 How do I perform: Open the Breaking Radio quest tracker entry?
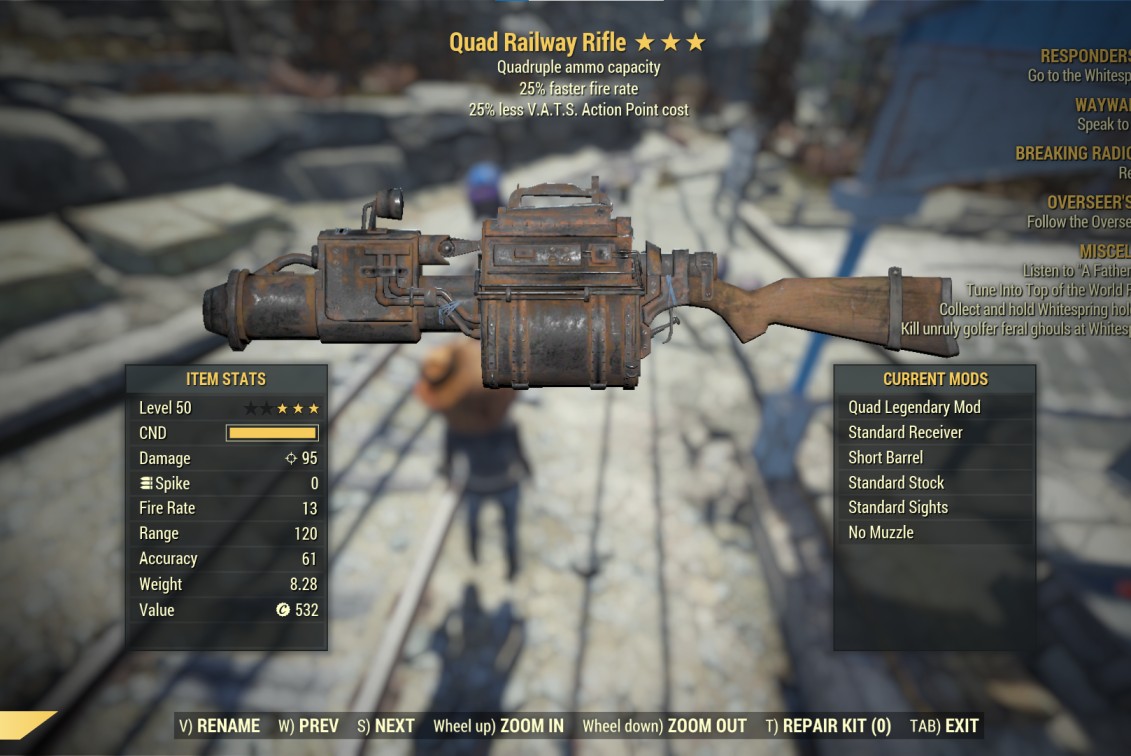pyautogui.click(x=1072, y=154)
